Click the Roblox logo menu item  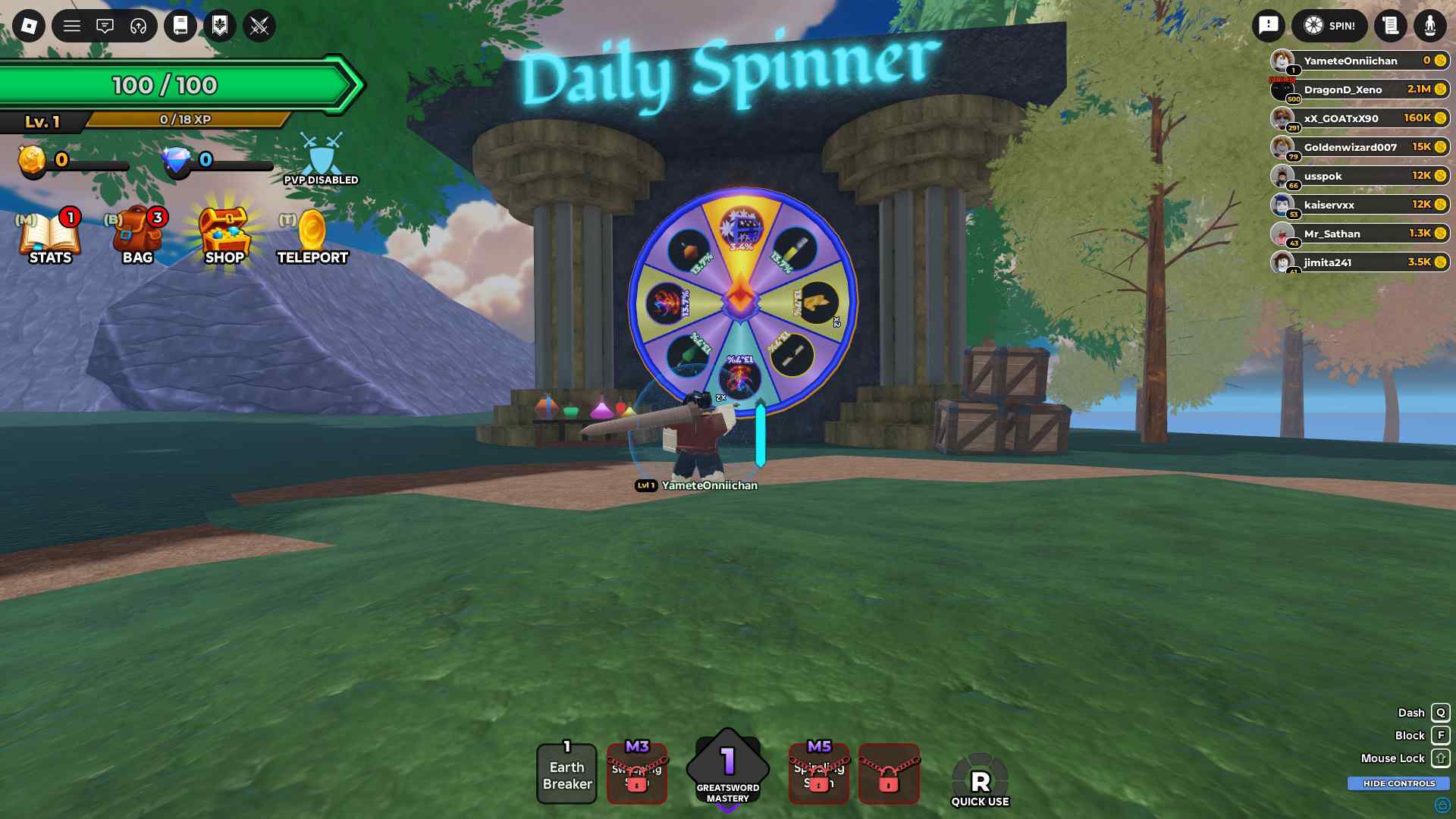click(28, 26)
